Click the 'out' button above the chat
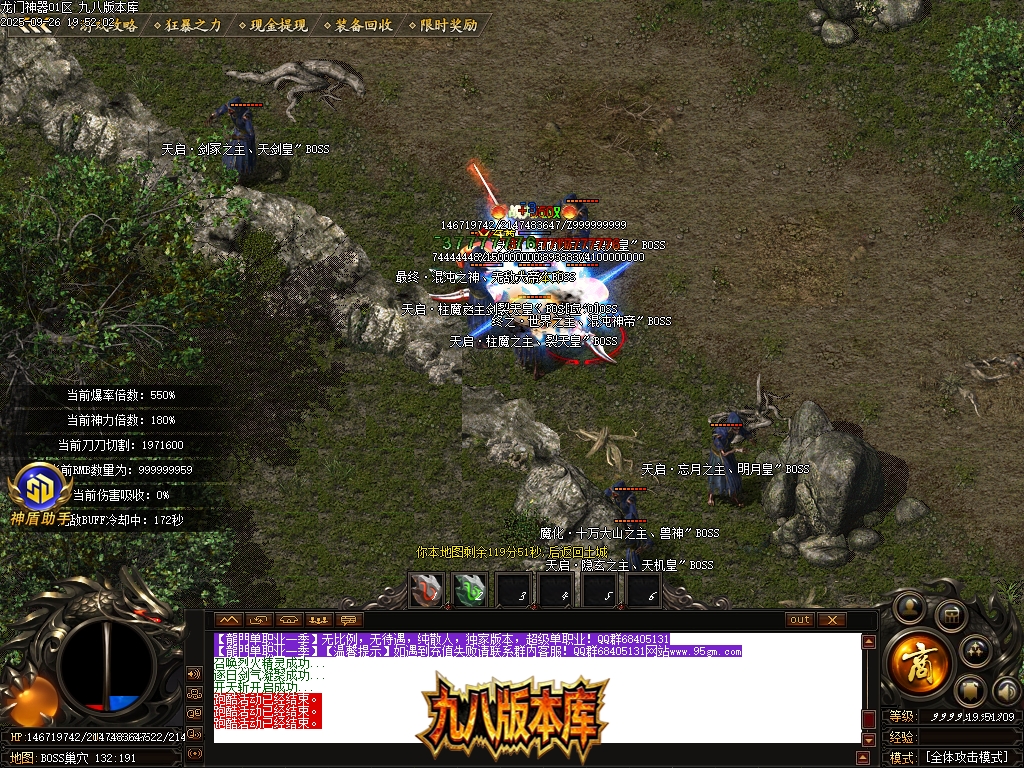1024x768 pixels. coord(799,620)
